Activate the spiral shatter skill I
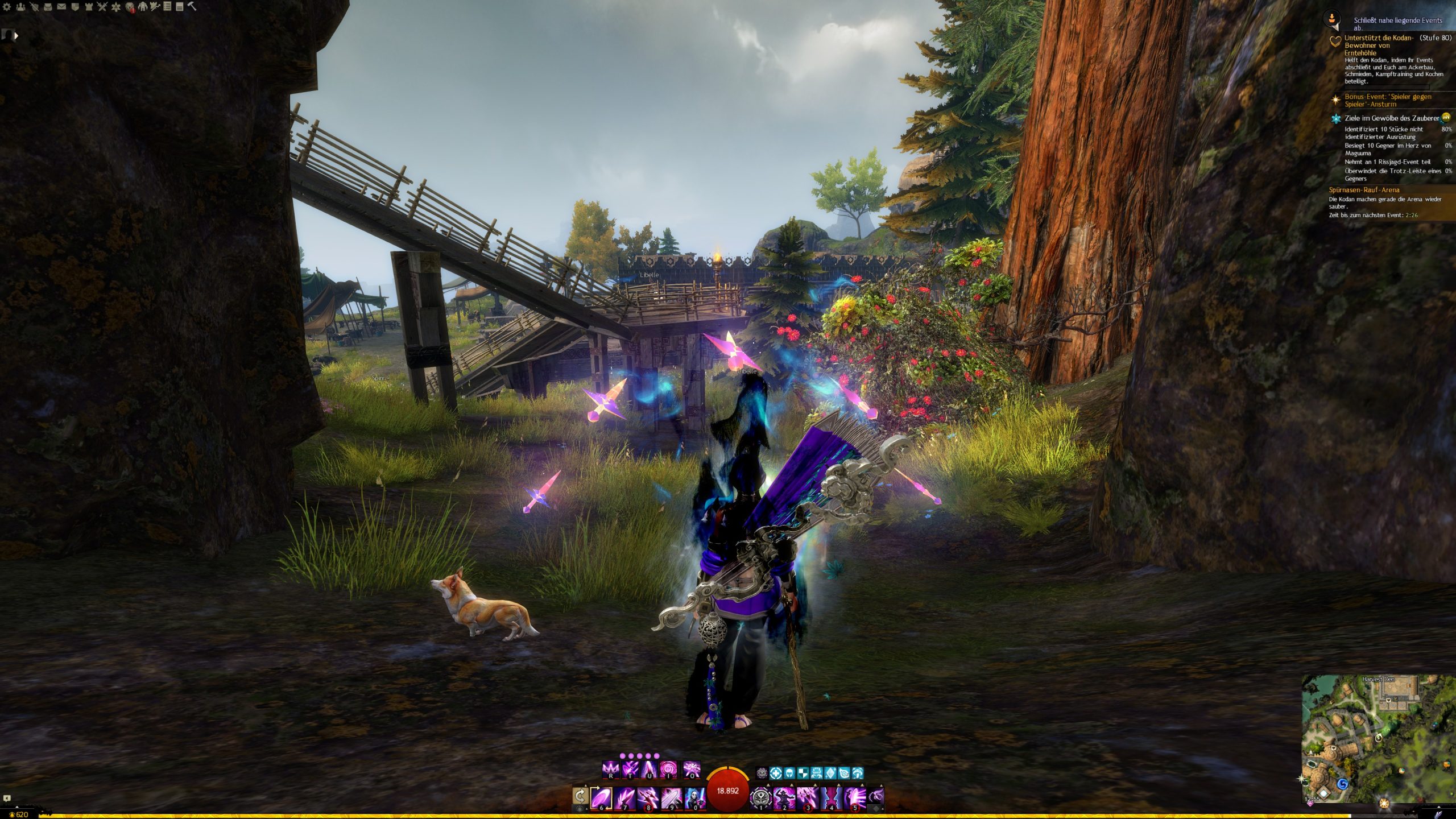 668,770
